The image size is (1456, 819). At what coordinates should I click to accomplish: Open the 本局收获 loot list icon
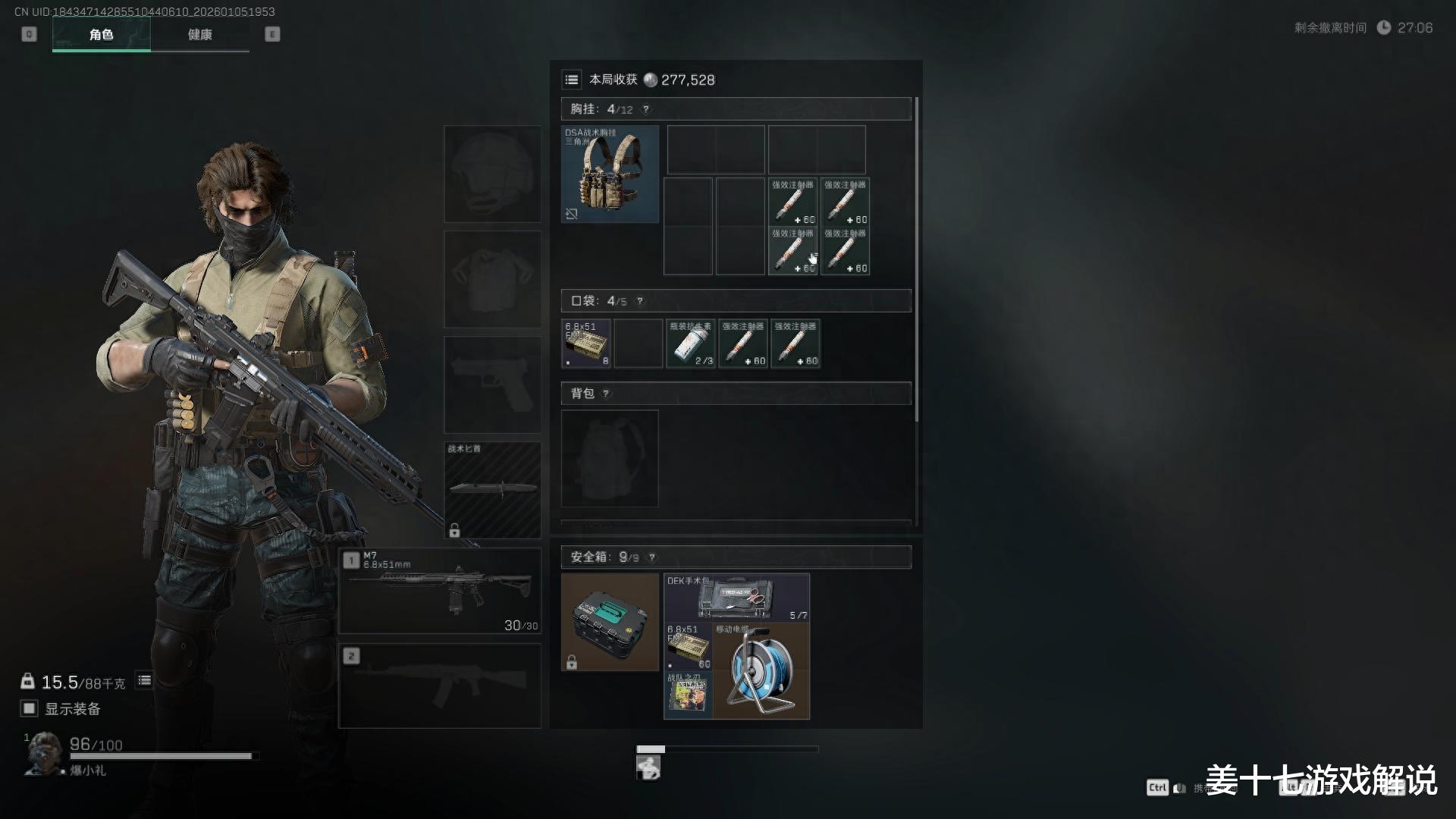tap(572, 80)
